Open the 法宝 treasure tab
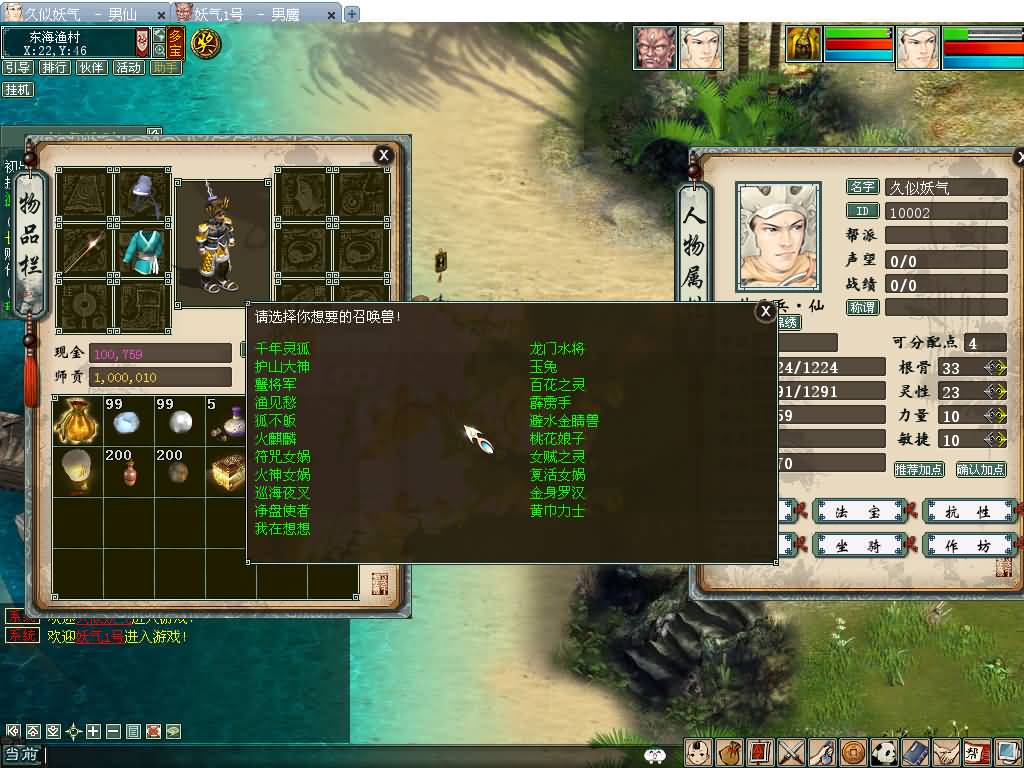This screenshot has height=768, width=1024. (x=859, y=512)
